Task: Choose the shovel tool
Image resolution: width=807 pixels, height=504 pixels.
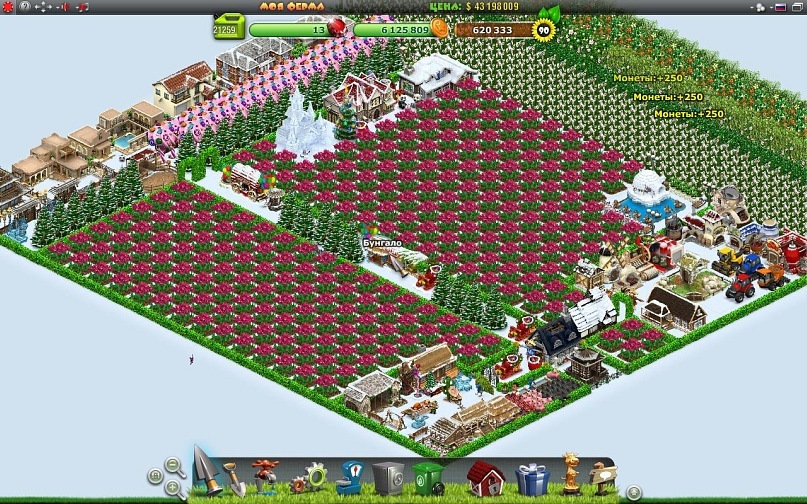Action: (233, 479)
